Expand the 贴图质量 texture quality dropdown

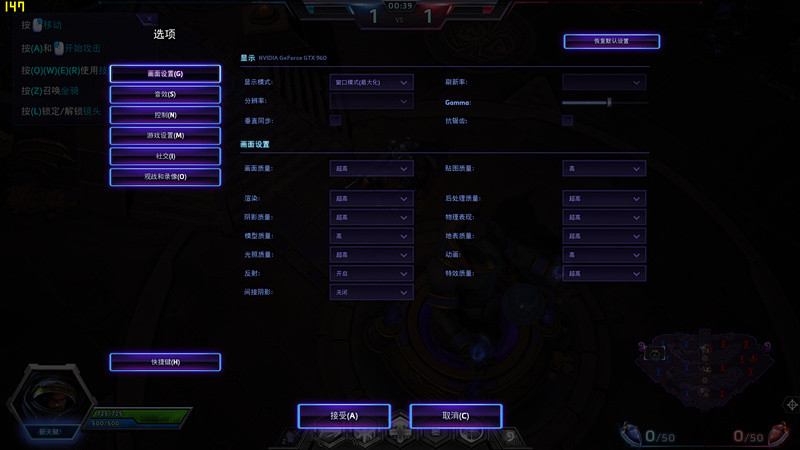tap(604, 169)
